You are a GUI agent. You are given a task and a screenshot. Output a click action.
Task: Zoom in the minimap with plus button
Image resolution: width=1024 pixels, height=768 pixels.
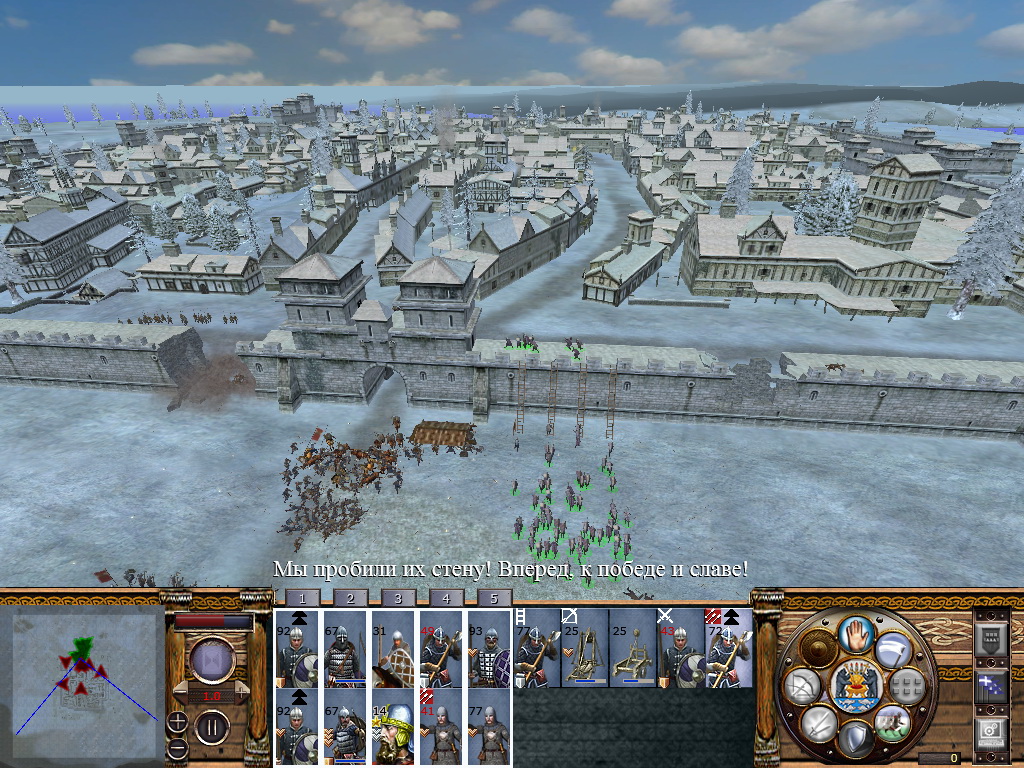178,720
